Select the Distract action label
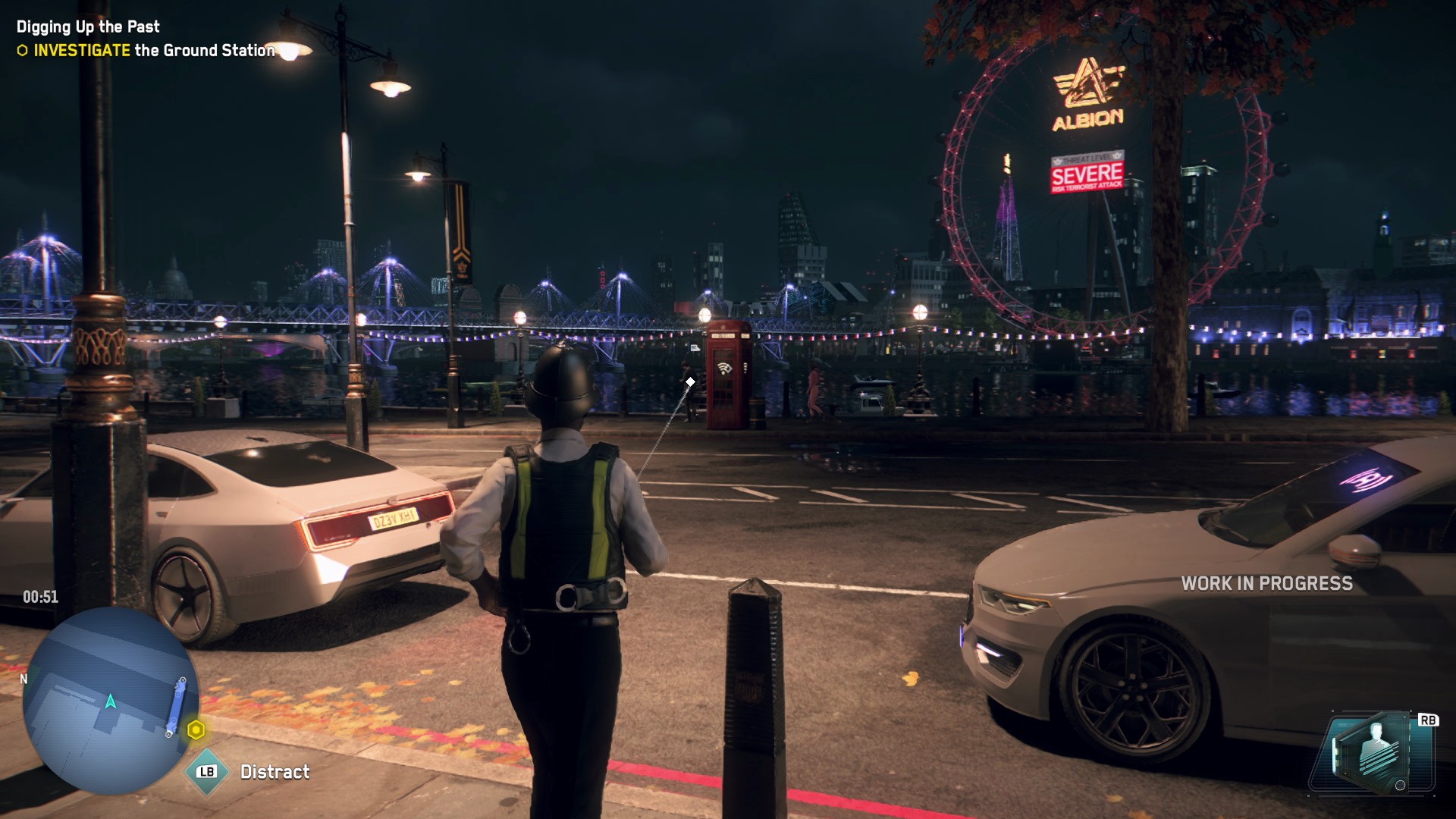 coord(275,772)
